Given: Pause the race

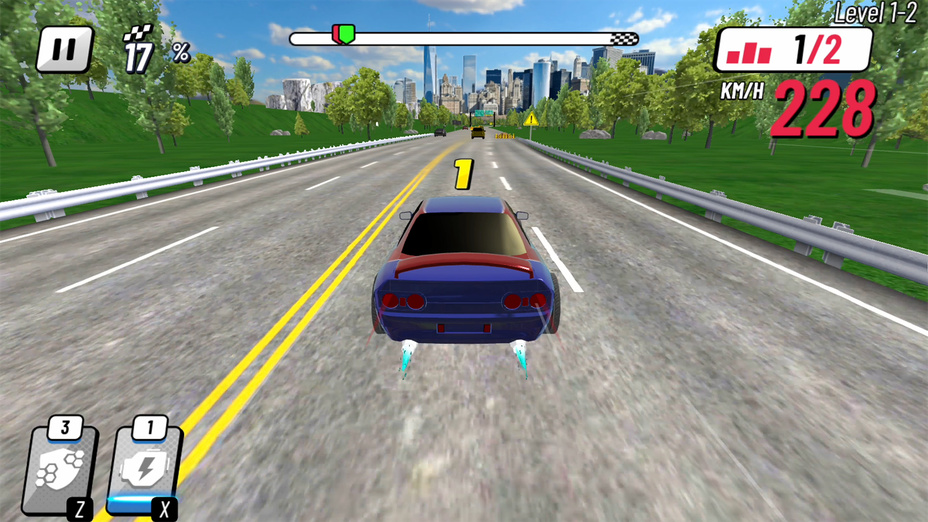Looking at the screenshot, I should coord(65,50).
